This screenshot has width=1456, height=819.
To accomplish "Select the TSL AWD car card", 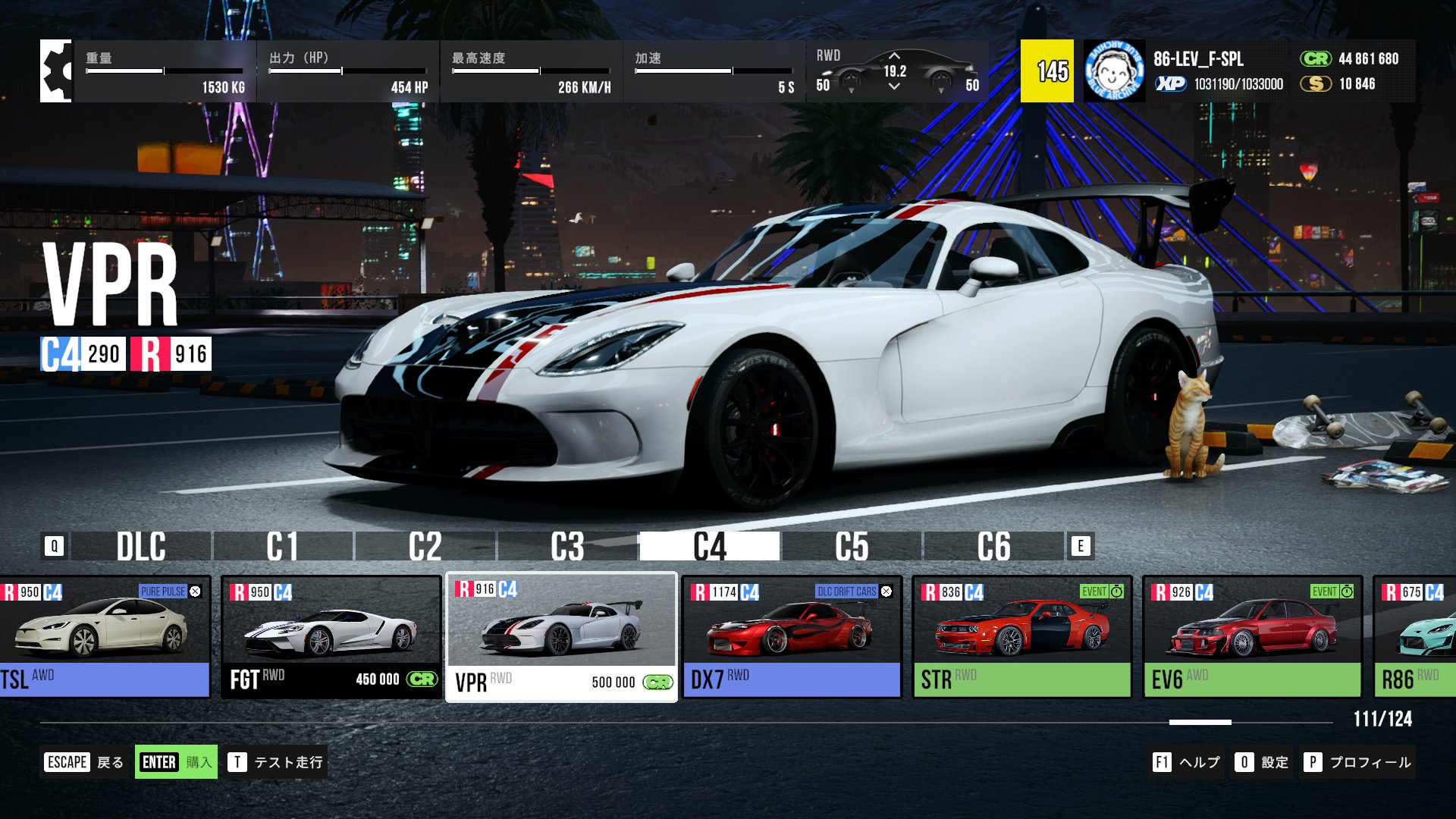I will 105,637.
